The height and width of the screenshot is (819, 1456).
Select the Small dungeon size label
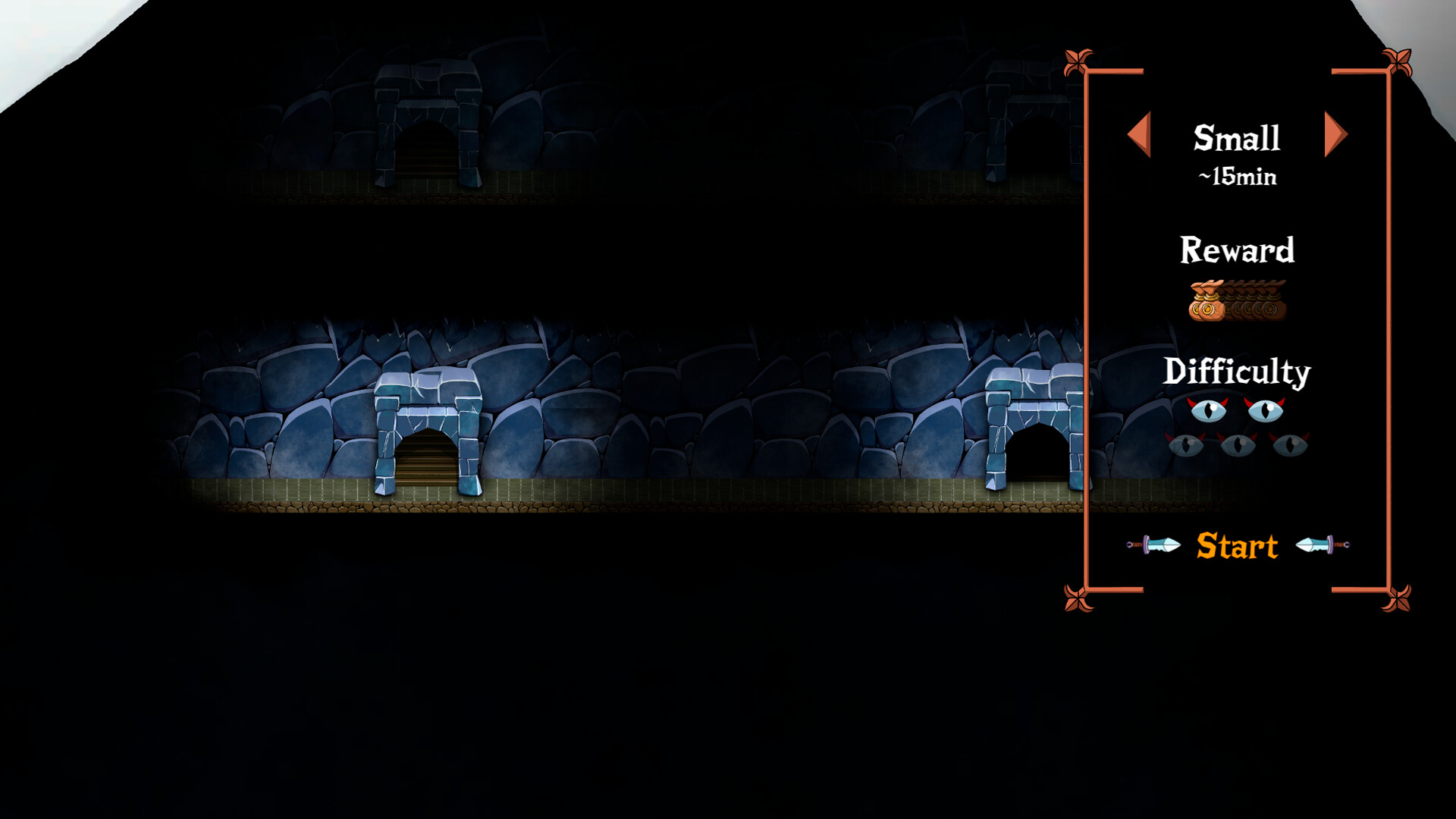point(1237,137)
